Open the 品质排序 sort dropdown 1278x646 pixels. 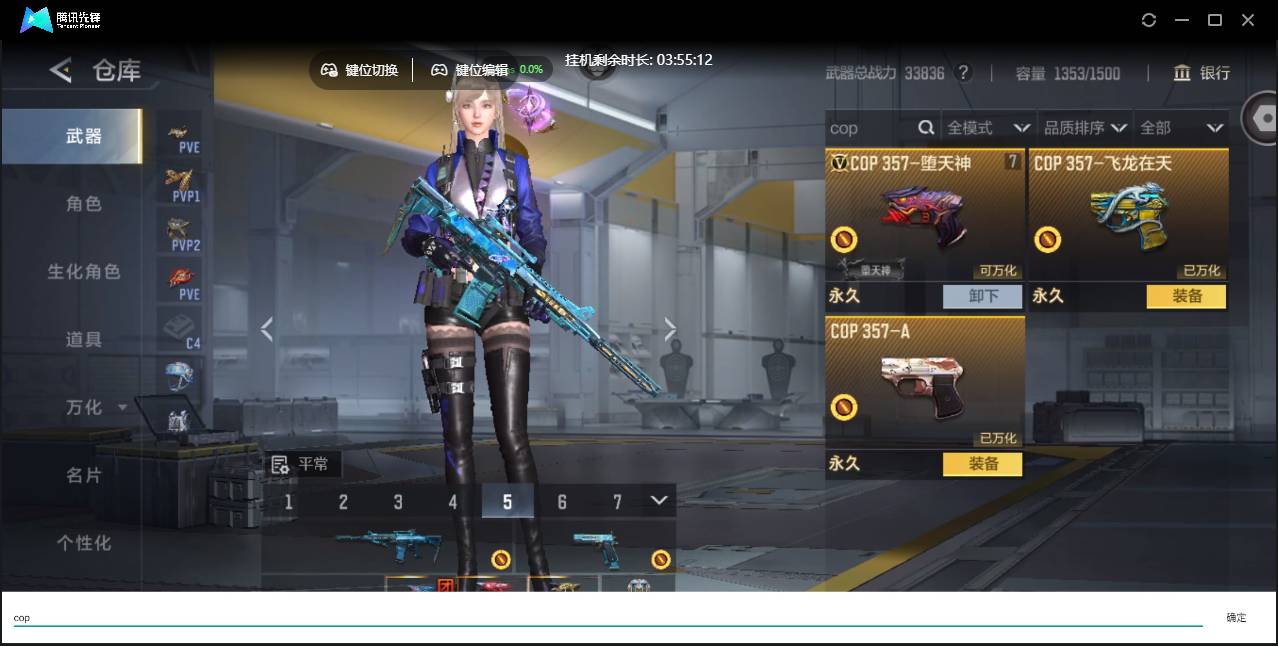pos(1084,128)
